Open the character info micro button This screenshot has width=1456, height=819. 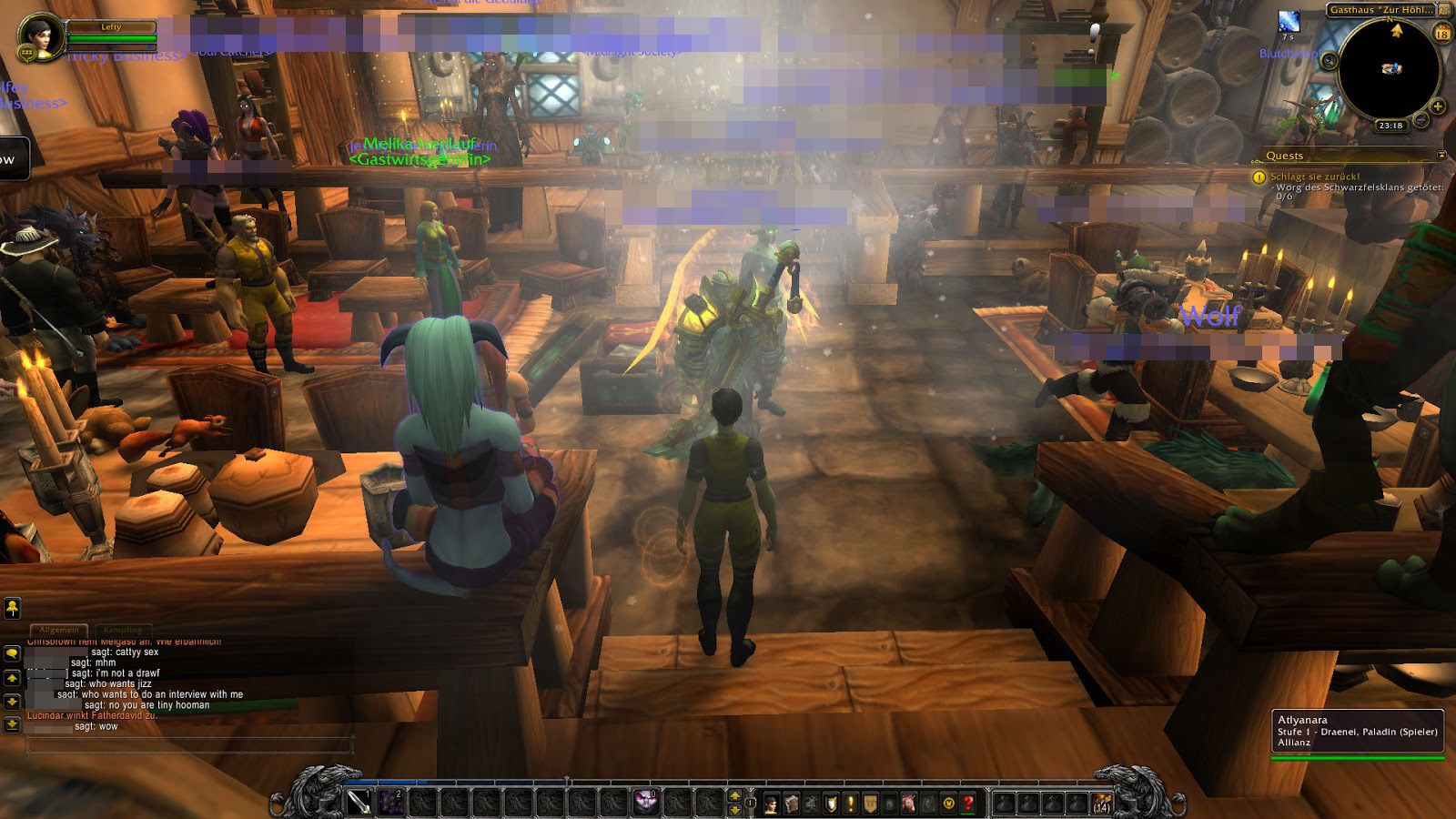click(772, 803)
